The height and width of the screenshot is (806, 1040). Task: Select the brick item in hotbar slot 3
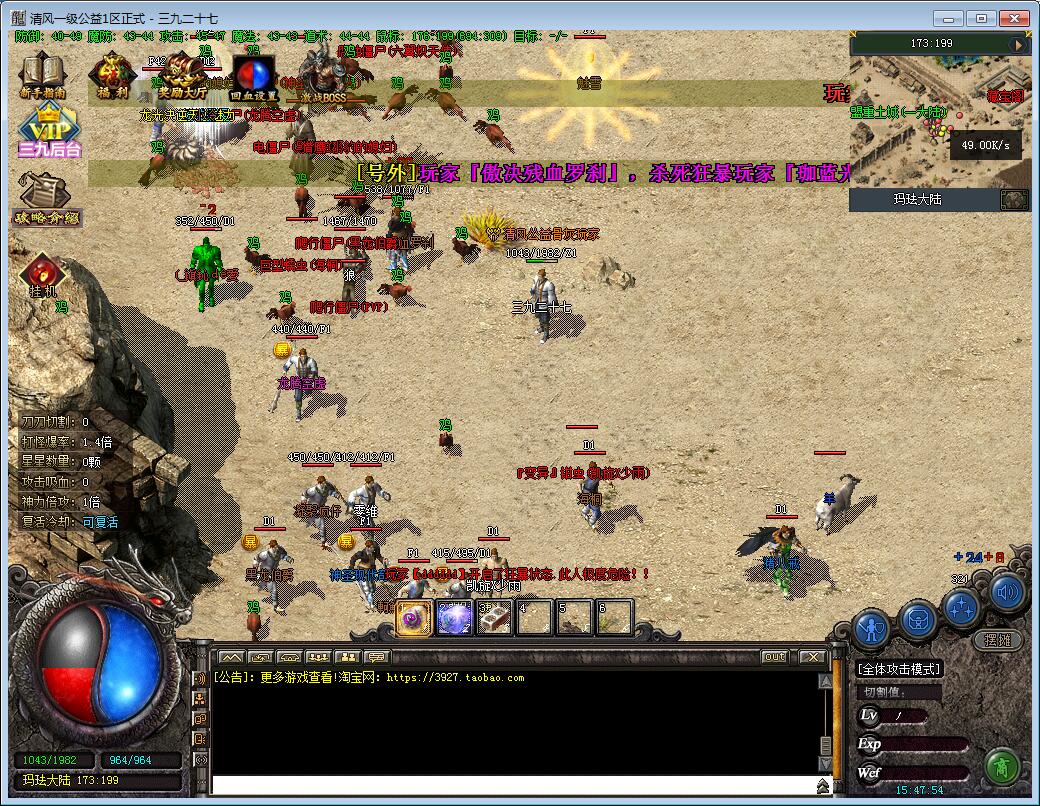pos(494,618)
